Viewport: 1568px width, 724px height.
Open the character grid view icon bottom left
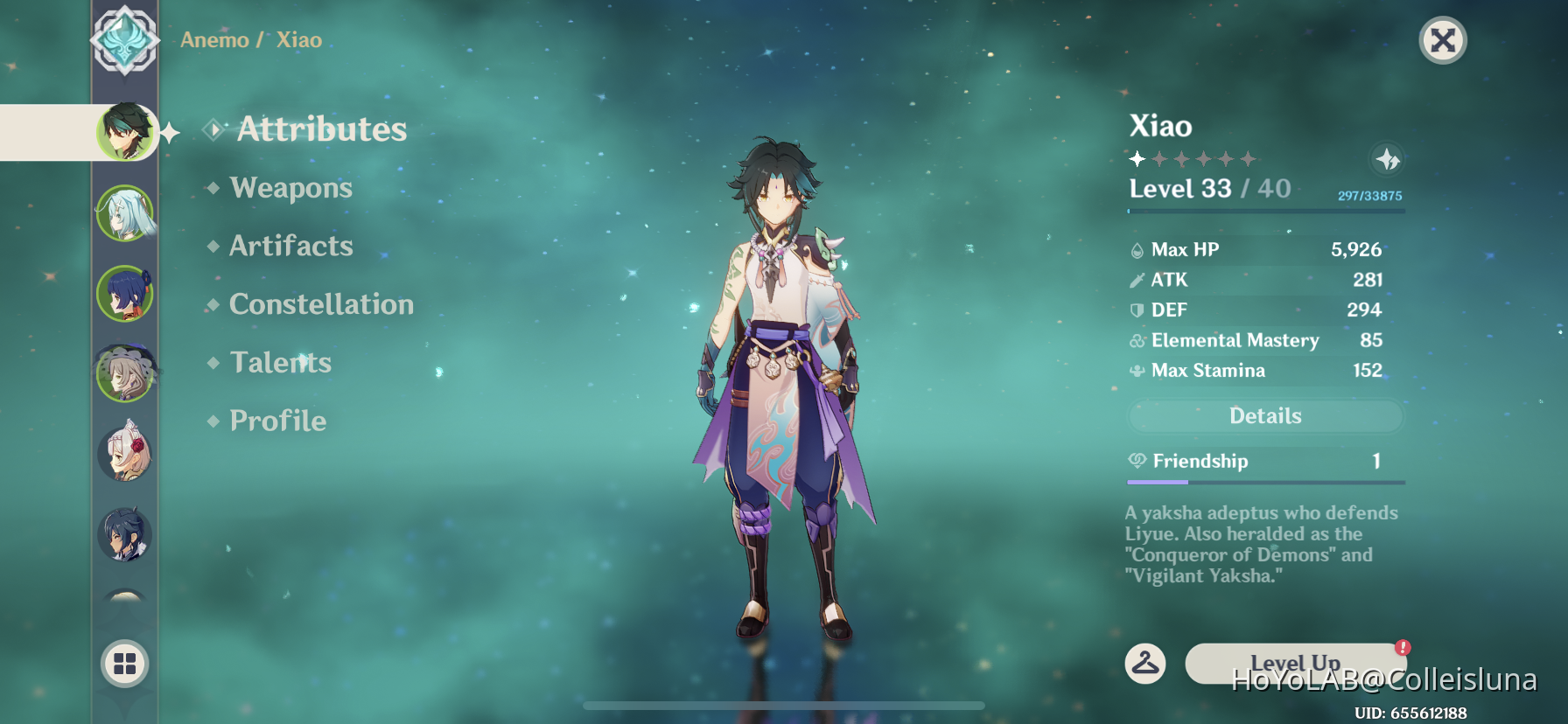(125, 664)
